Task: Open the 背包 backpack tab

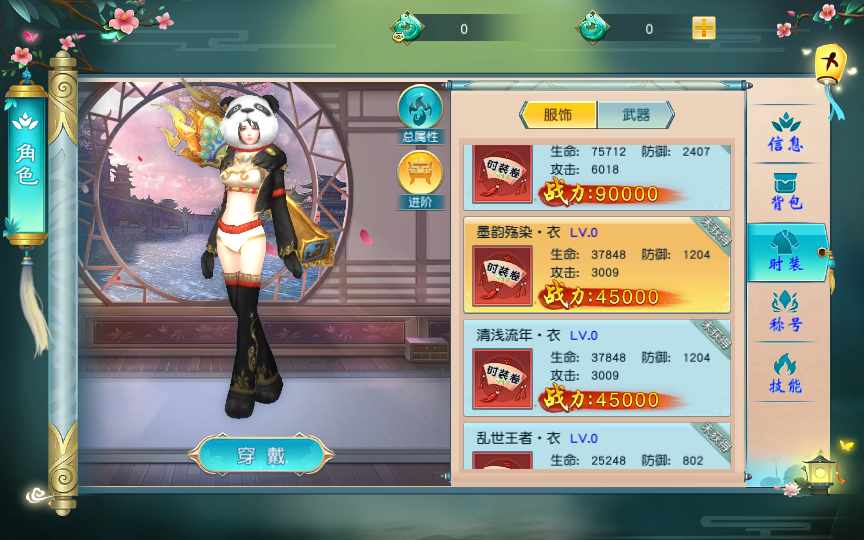Action: (x=786, y=191)
